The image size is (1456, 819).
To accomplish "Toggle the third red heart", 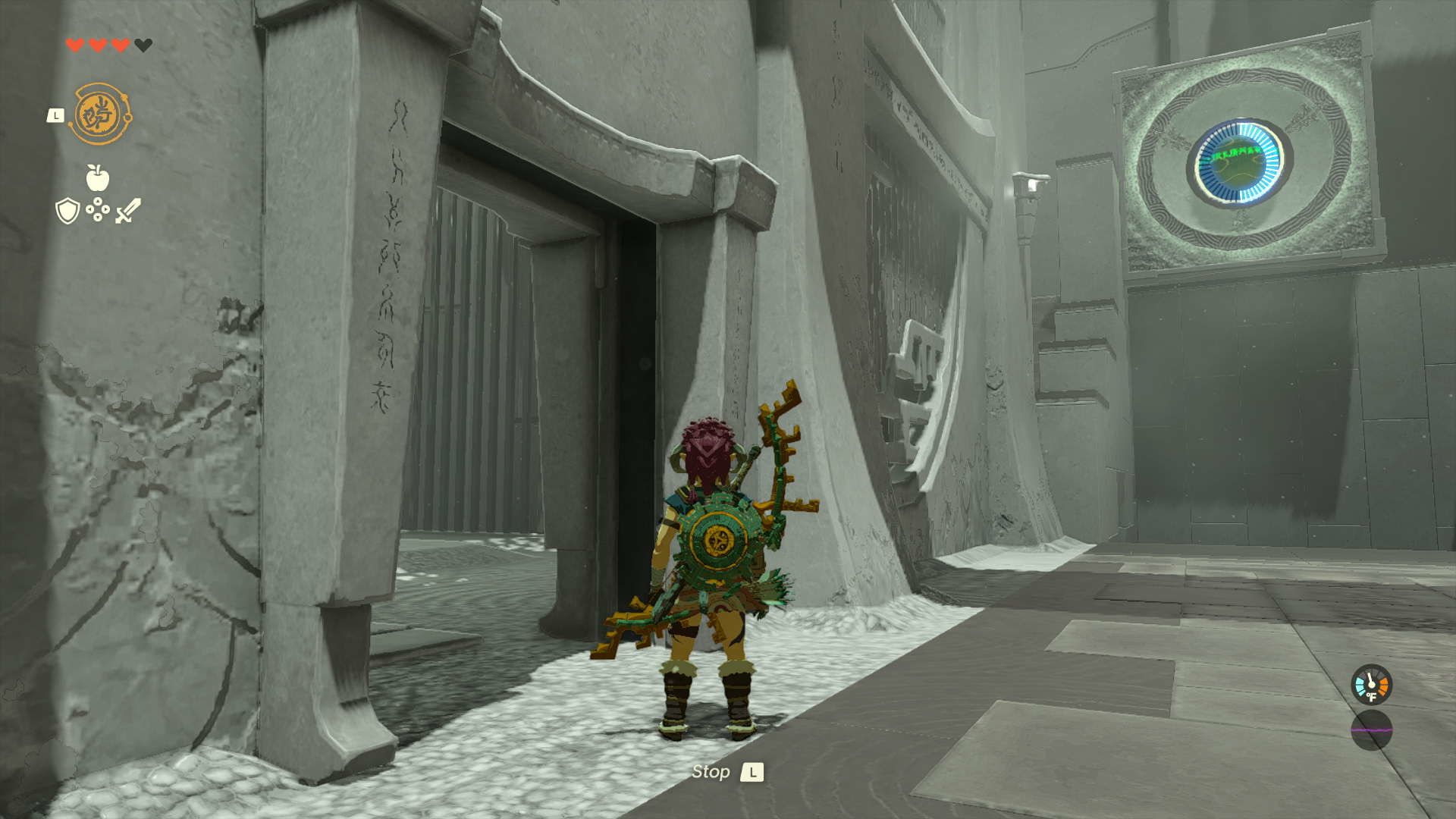I will [x=118, y=45].
